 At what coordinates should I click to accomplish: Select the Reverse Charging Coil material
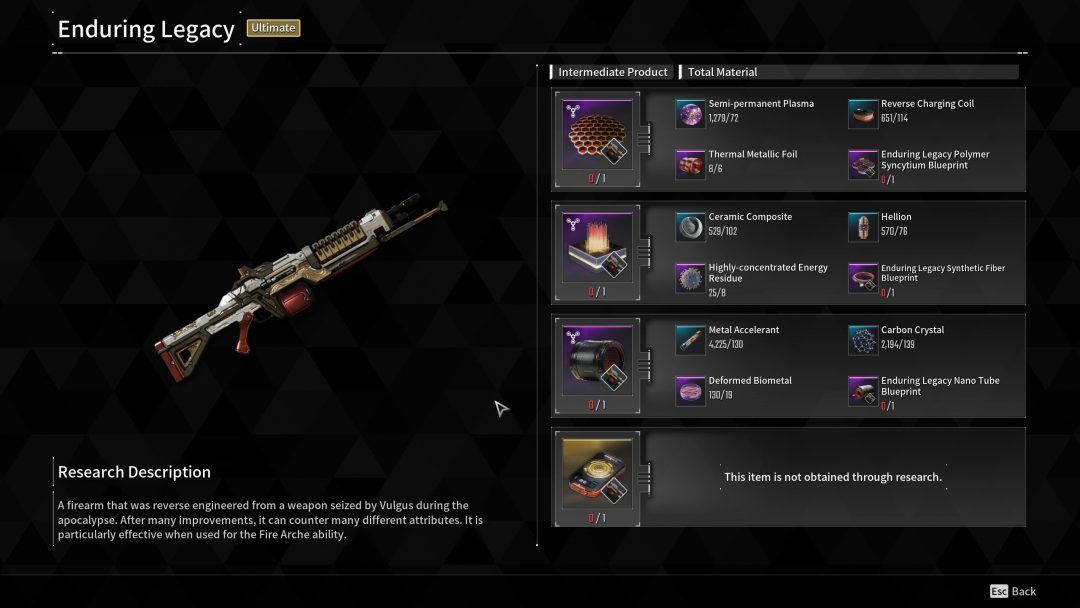click(x=863, y=114)
